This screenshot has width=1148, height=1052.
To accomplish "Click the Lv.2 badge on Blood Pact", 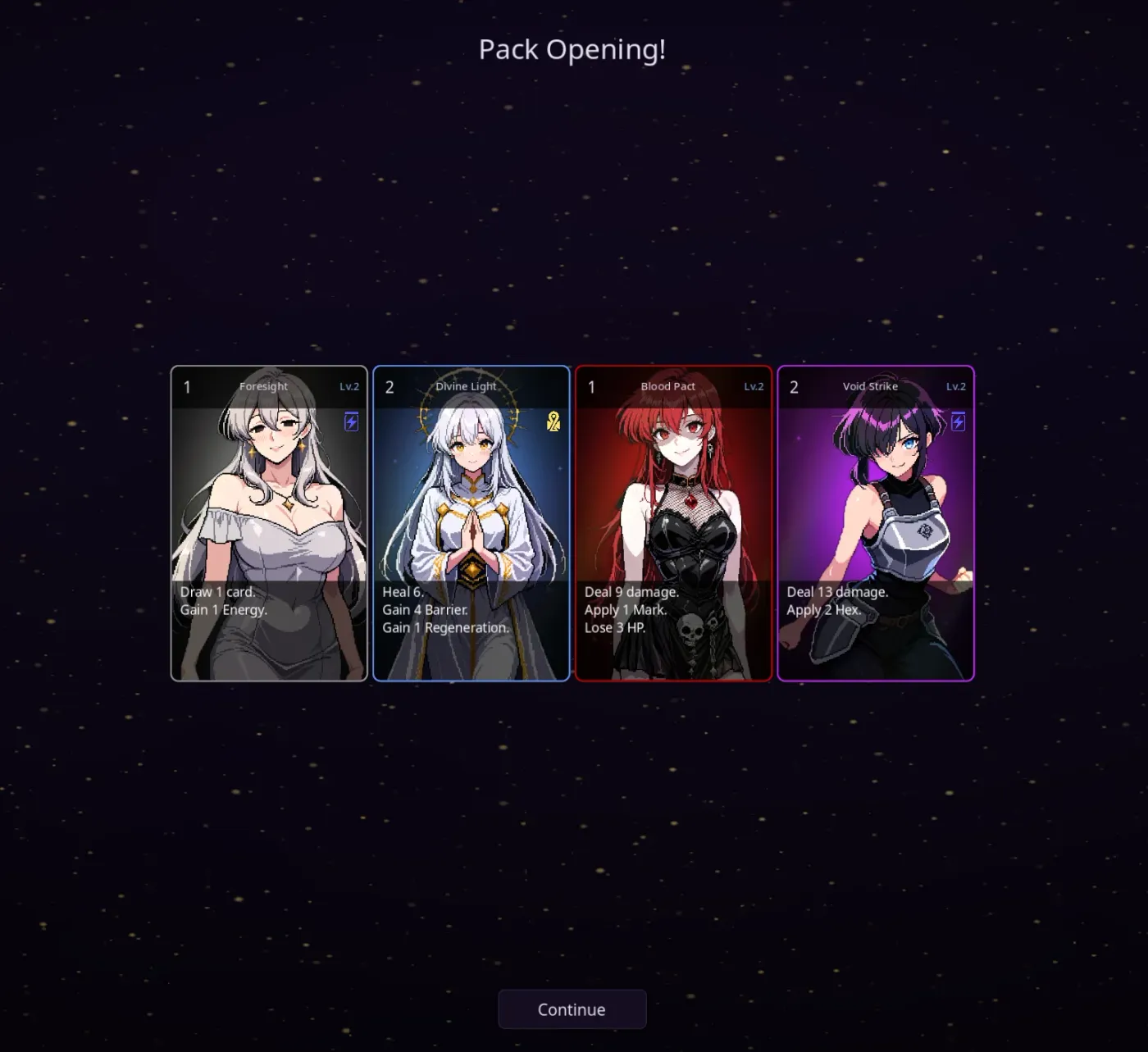I will (753, 386).
